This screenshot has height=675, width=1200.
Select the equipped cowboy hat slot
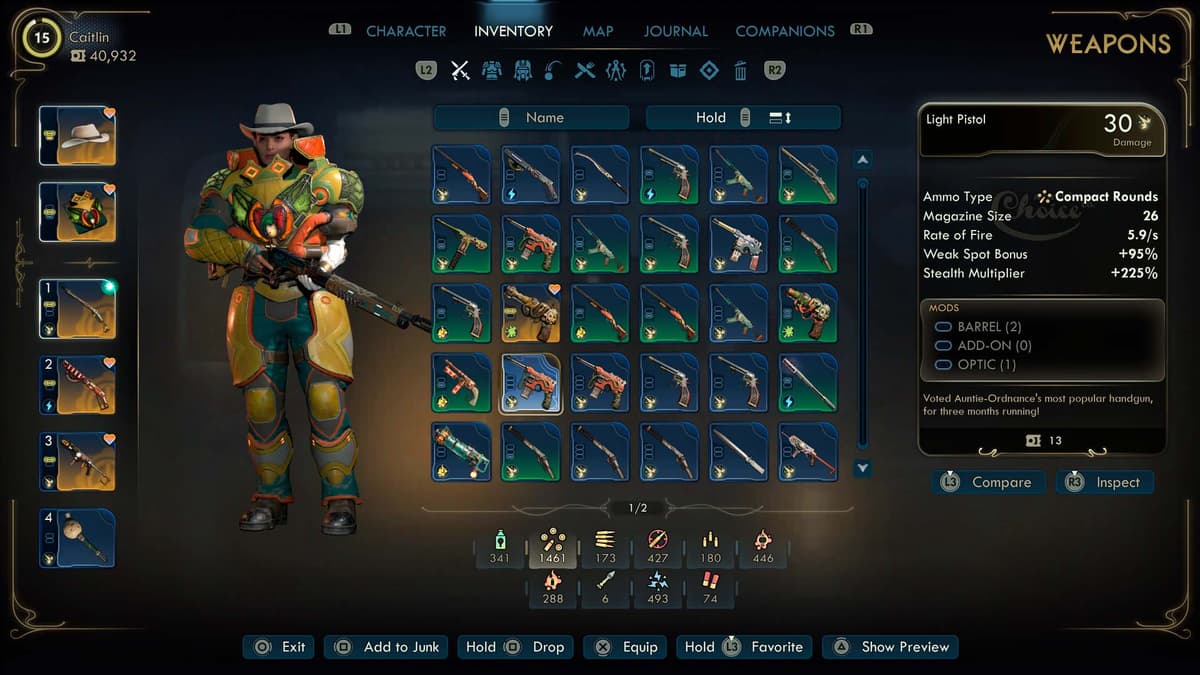tap(78, 136)
